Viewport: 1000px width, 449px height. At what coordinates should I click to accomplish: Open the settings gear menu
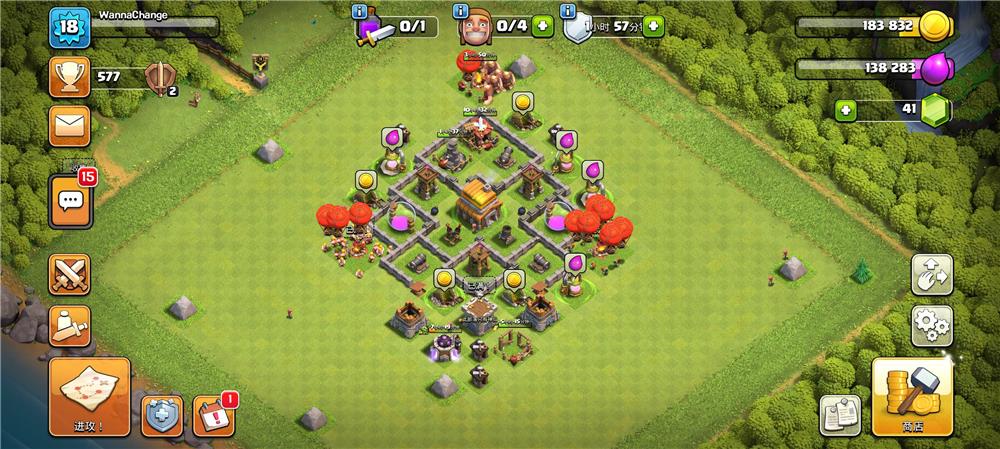pos(931,325)
